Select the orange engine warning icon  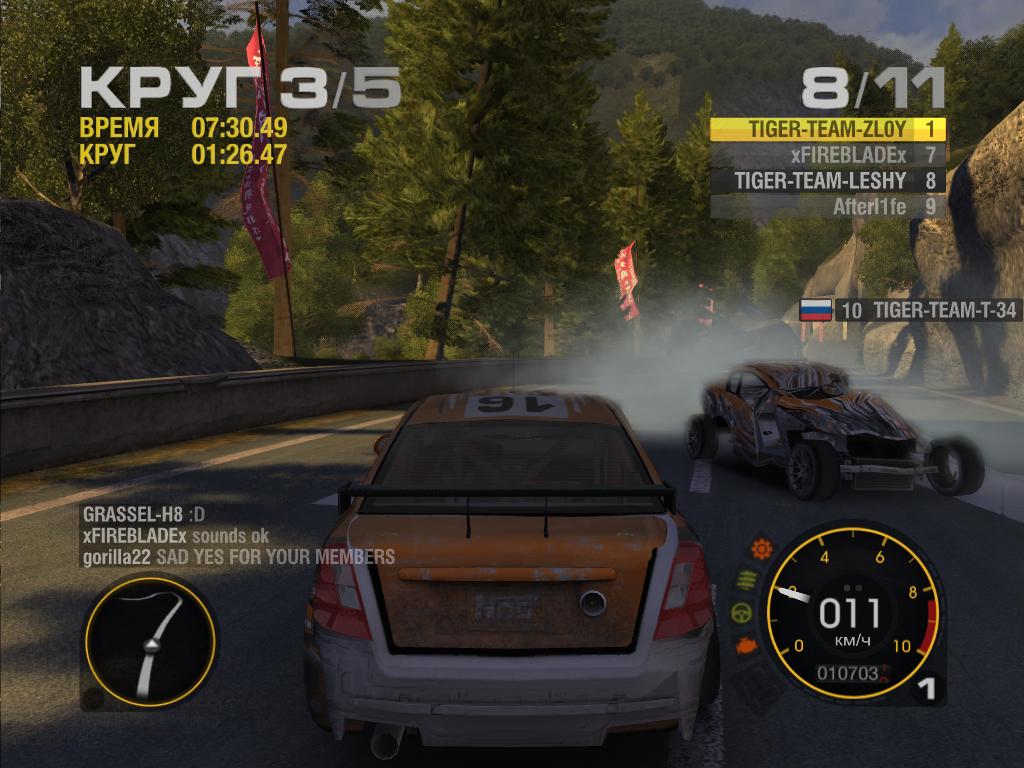(x=746, y=646)
